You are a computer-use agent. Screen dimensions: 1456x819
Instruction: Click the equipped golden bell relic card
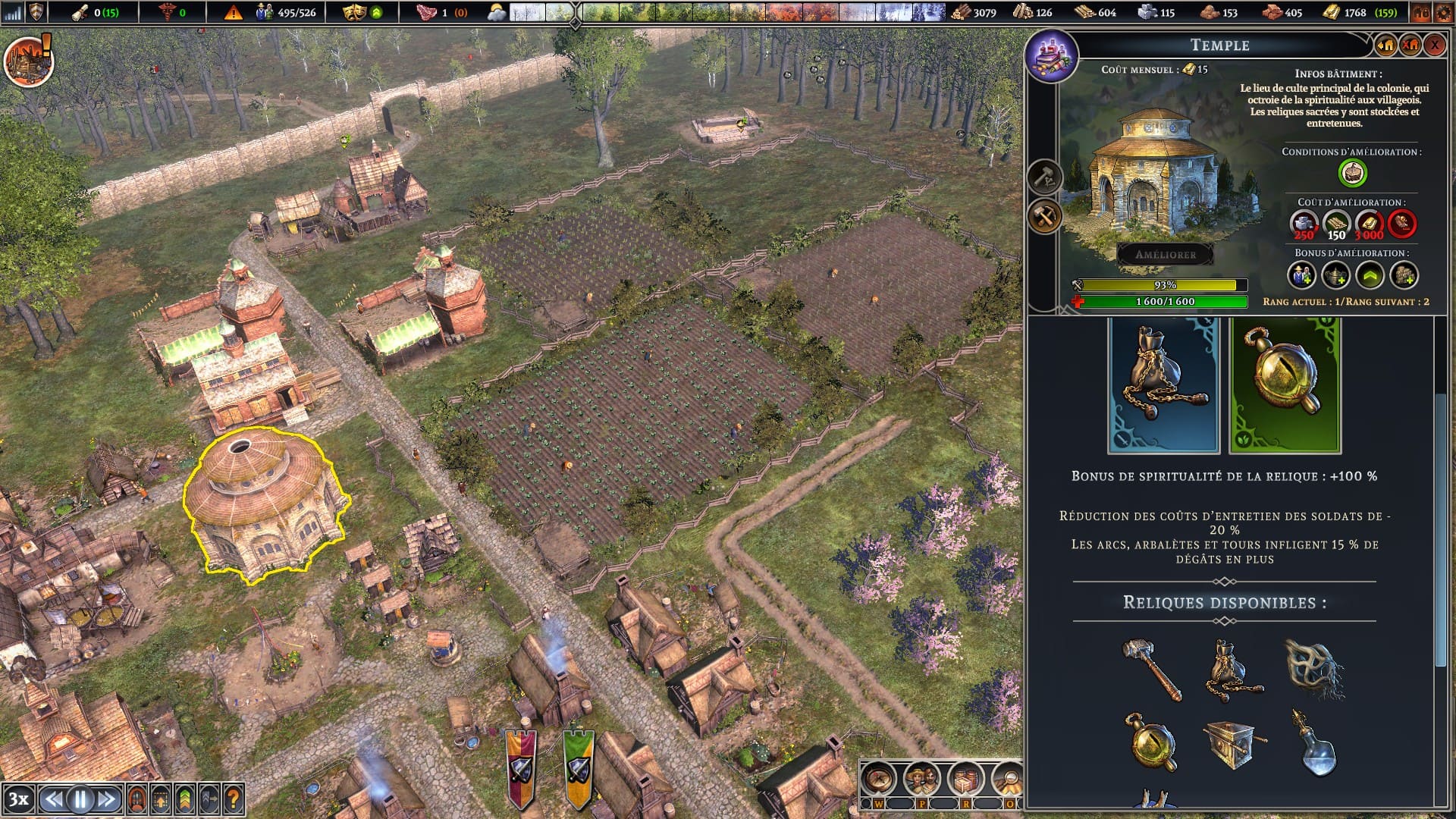tap(1285, 385)
